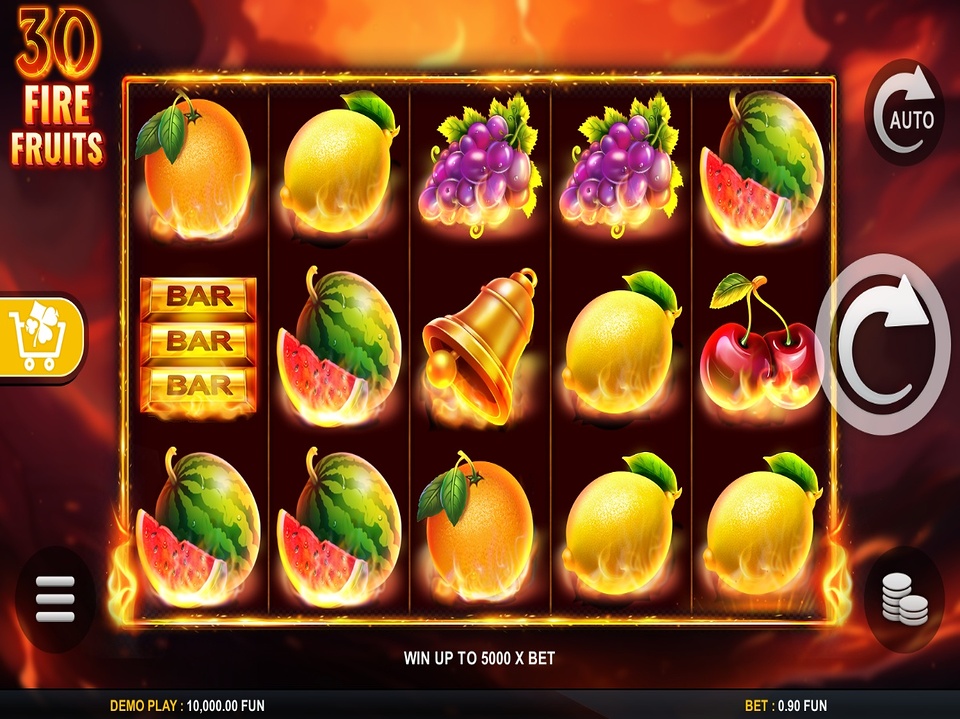Image resolution: width=960 pixels, height=719 pixels.
Task: Open the hamburger menu
Action: pos(55,600)
